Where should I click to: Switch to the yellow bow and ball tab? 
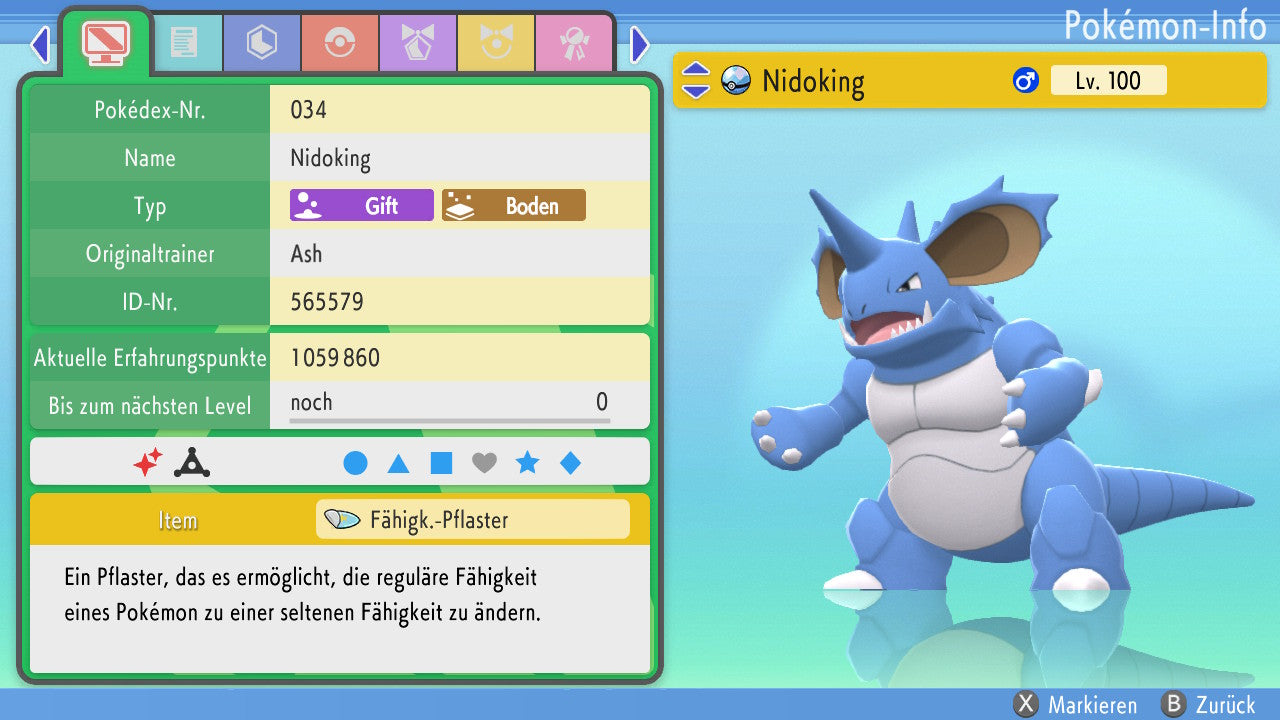tap(495, 43)
